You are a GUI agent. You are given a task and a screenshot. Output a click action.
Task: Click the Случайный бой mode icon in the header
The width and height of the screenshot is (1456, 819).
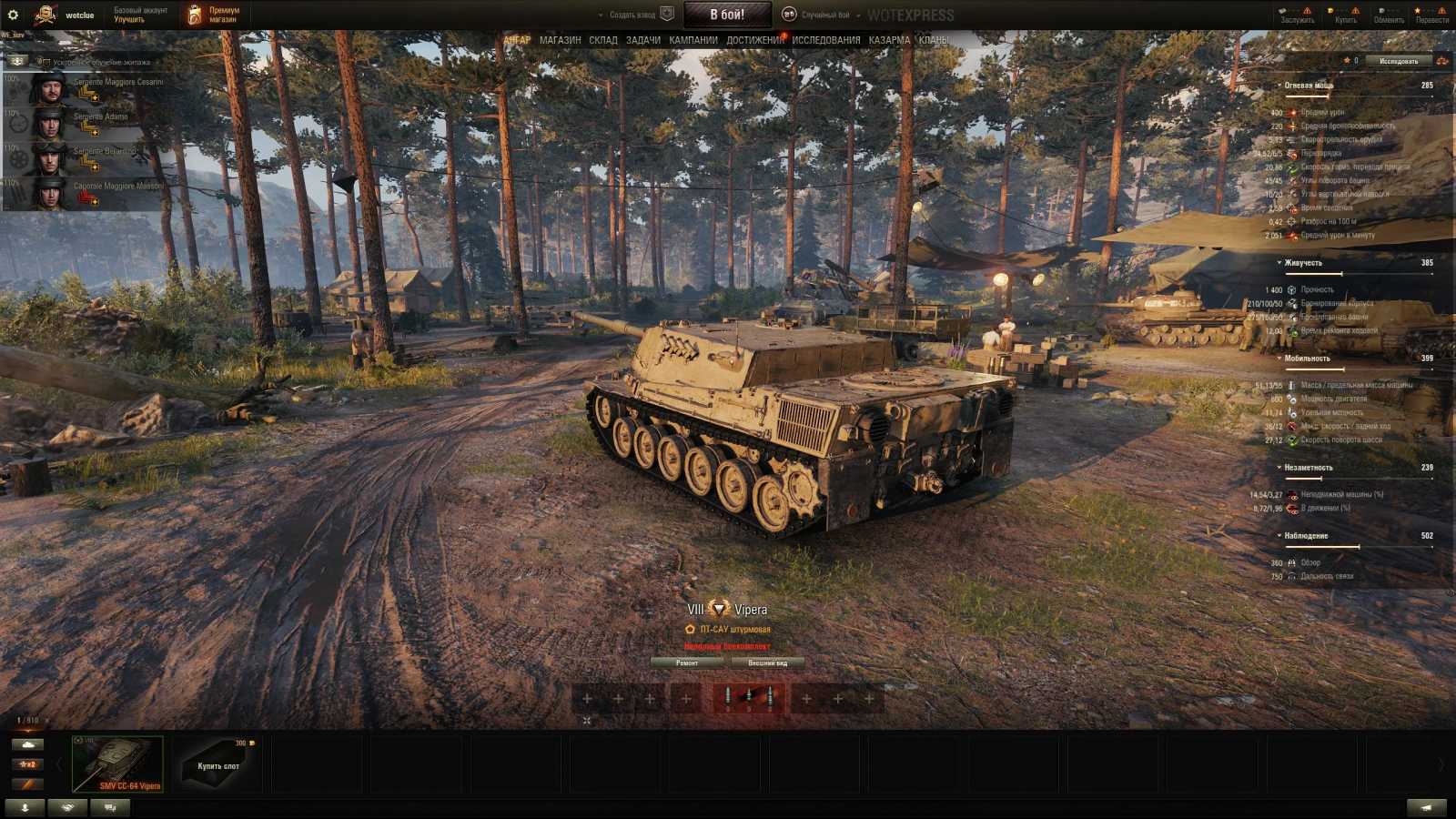[x=790, y=14]
